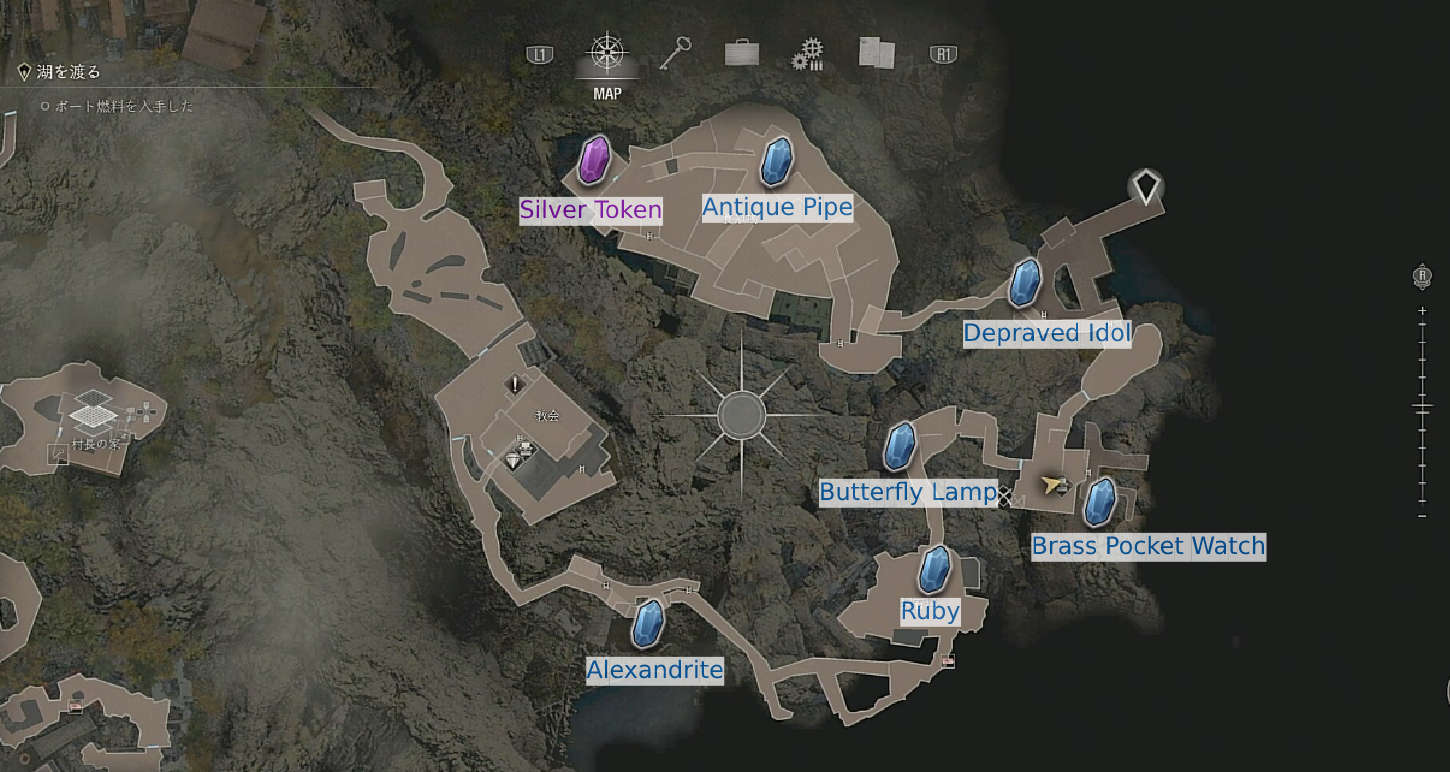Click the Antique Pipe treasure marker
This screenshot has height=772, width=1450.
[776, 163]
